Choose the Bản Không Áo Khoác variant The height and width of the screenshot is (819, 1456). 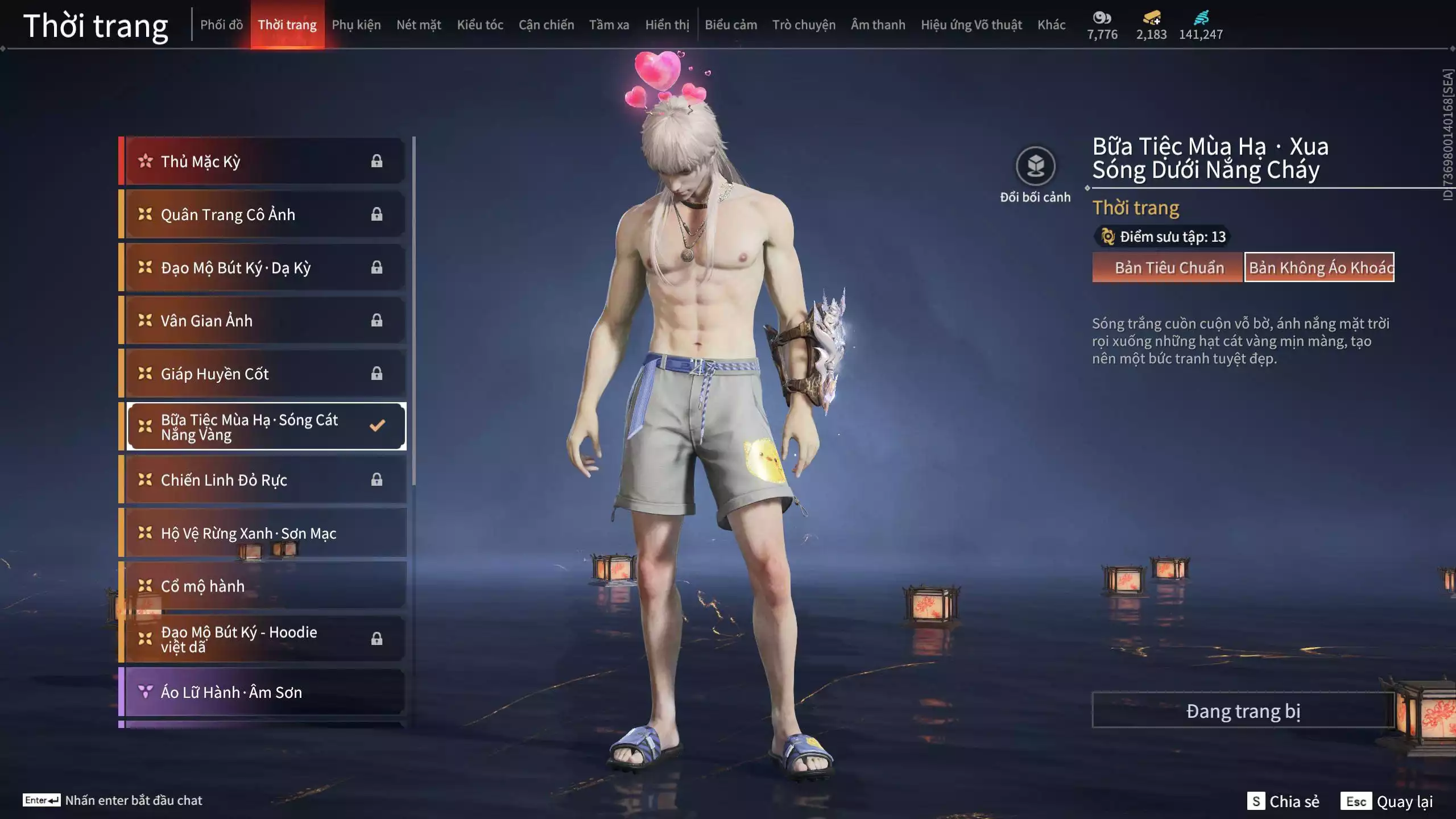[x=1319, y=267]
